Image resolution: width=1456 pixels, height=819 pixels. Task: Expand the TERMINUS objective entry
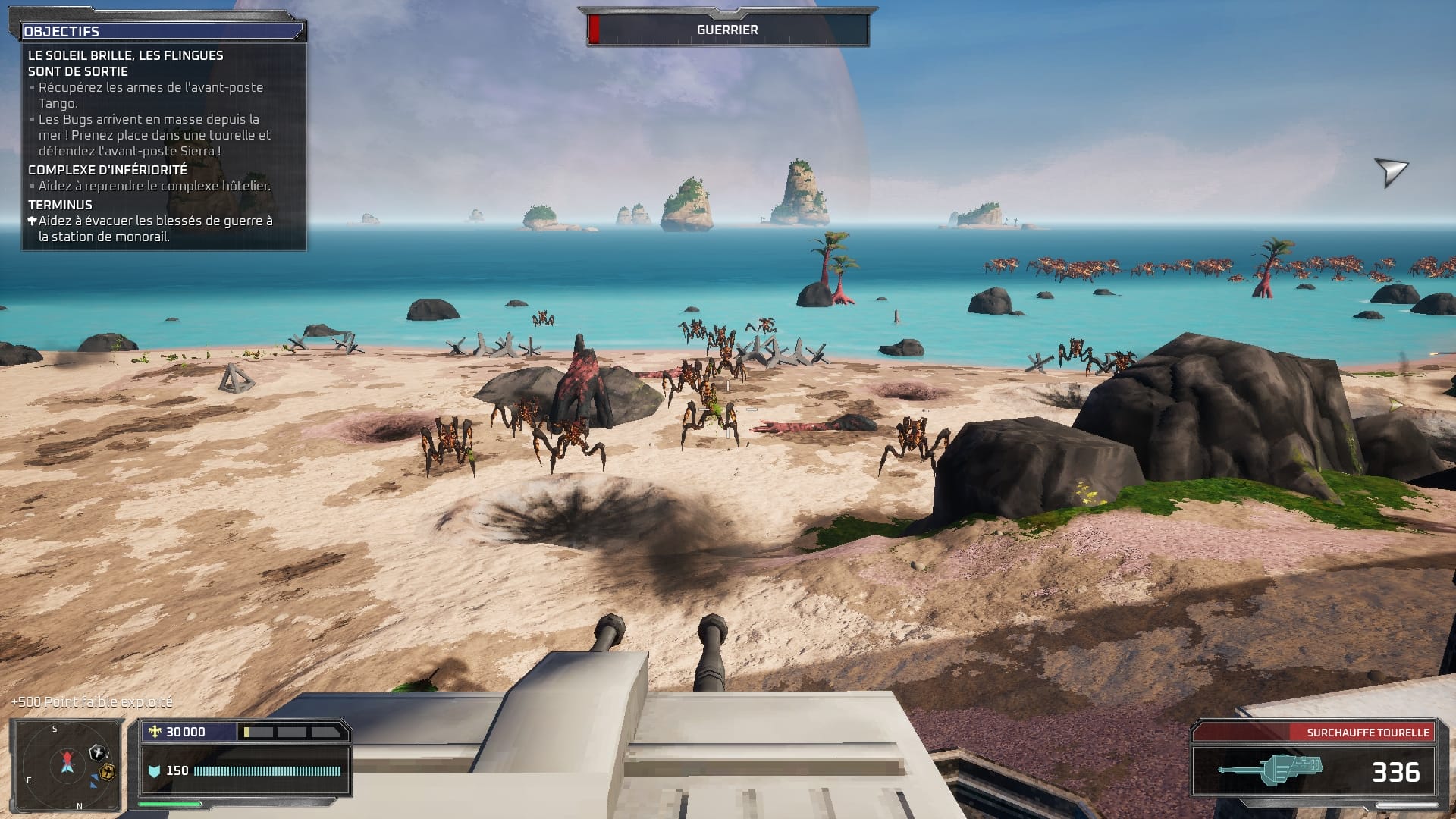click(x=59, y=204)
